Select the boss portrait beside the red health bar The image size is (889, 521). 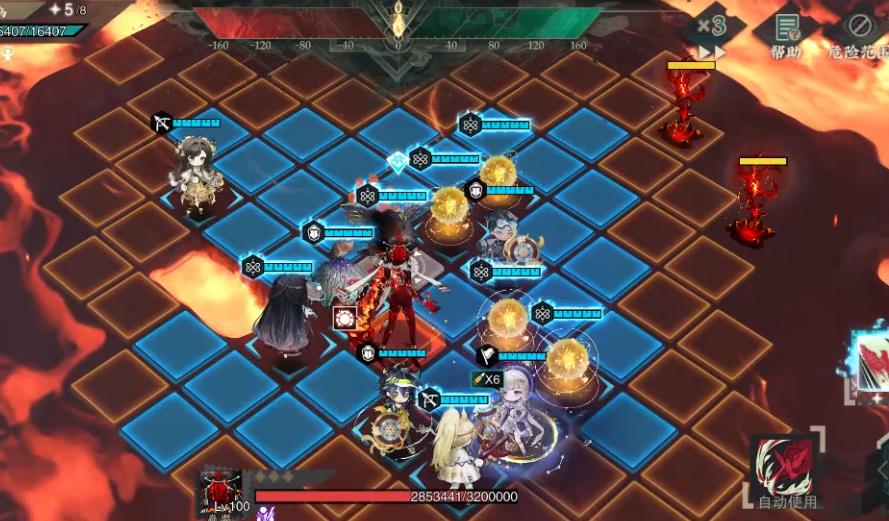pyautogui.click(x=221, y=492)
